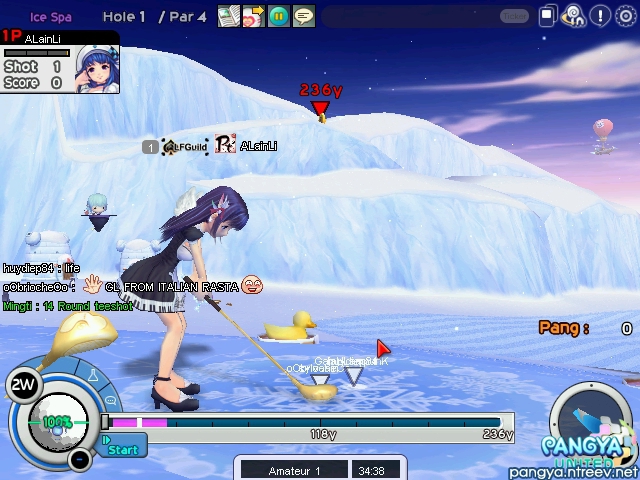
Task: Click the heart gift arrow icon
Action: (253, 16)
